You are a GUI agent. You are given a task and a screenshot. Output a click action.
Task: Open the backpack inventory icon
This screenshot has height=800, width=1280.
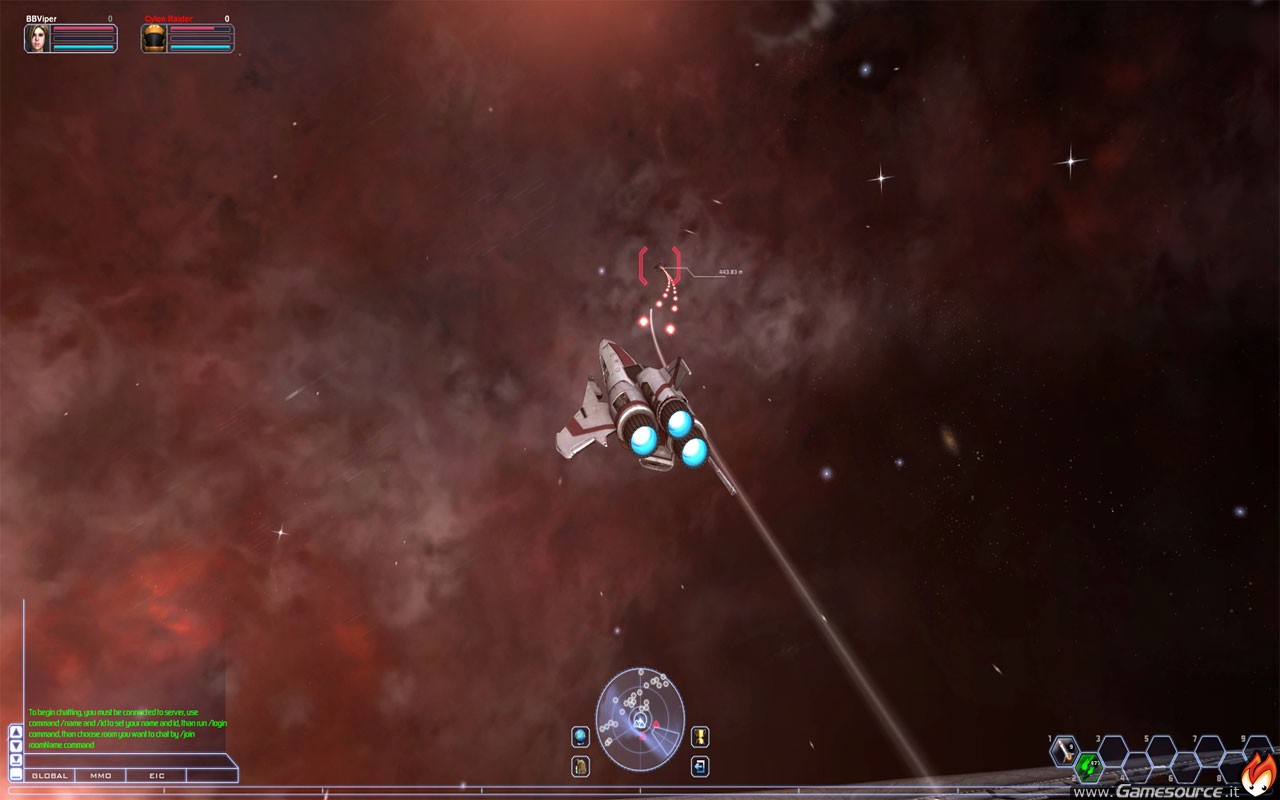[580, 766]
